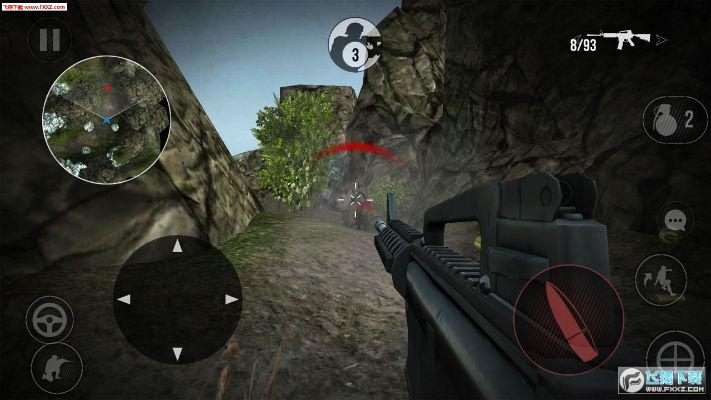The width and height of the screenshot is (711, 400).
Task: Activate the jump soldier button
Action: (x=660, y=279)
